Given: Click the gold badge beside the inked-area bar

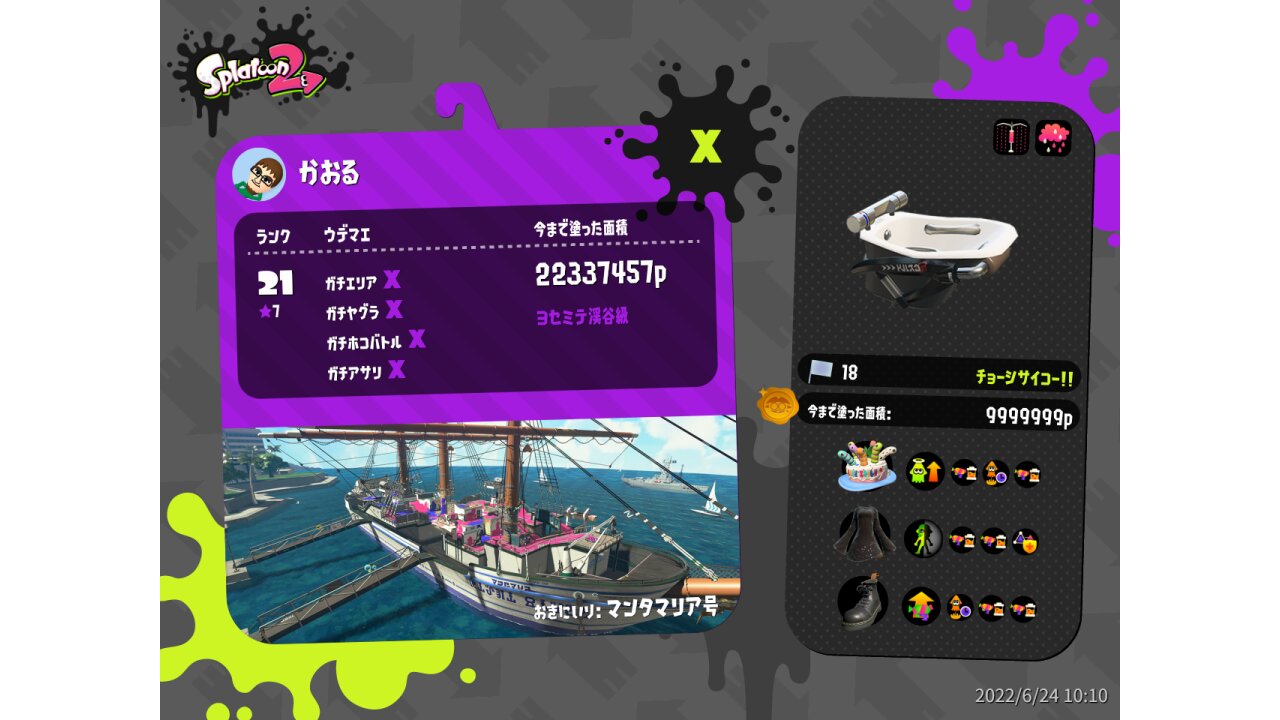Looking at the screenshot, I should coord(776,406).
